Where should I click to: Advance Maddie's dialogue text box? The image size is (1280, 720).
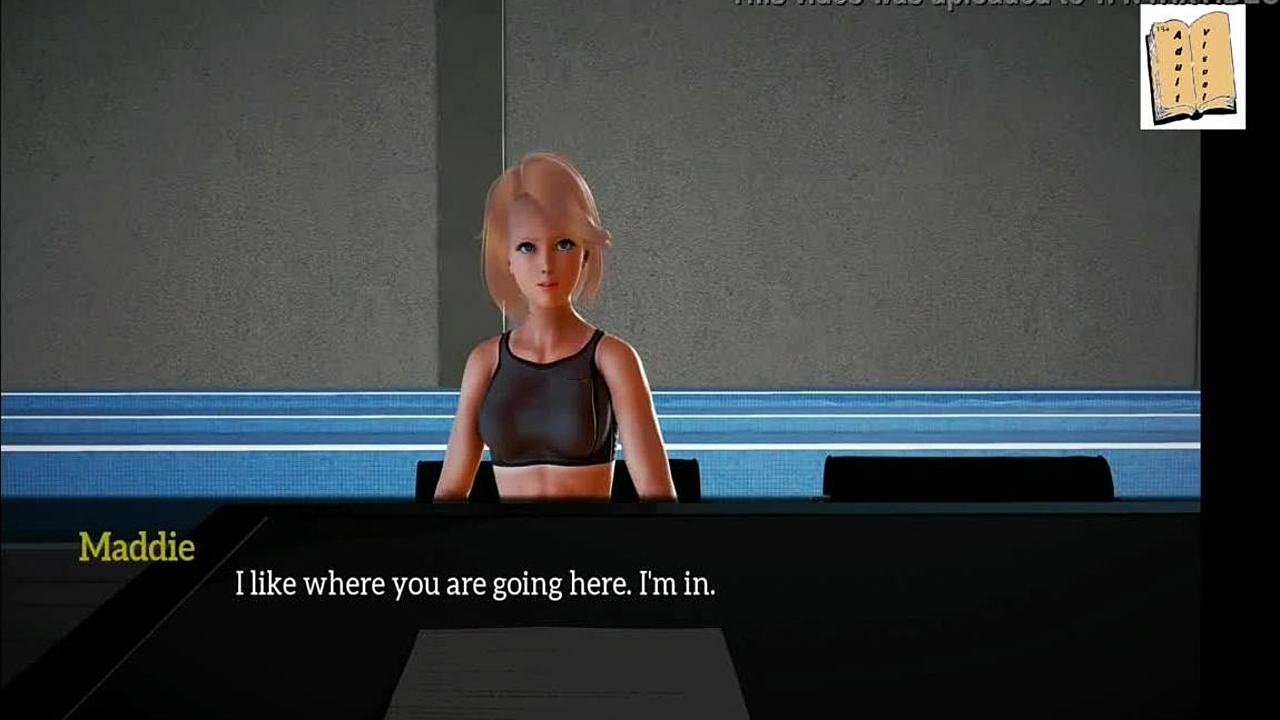pyautogui.click(x=474, y=584)
